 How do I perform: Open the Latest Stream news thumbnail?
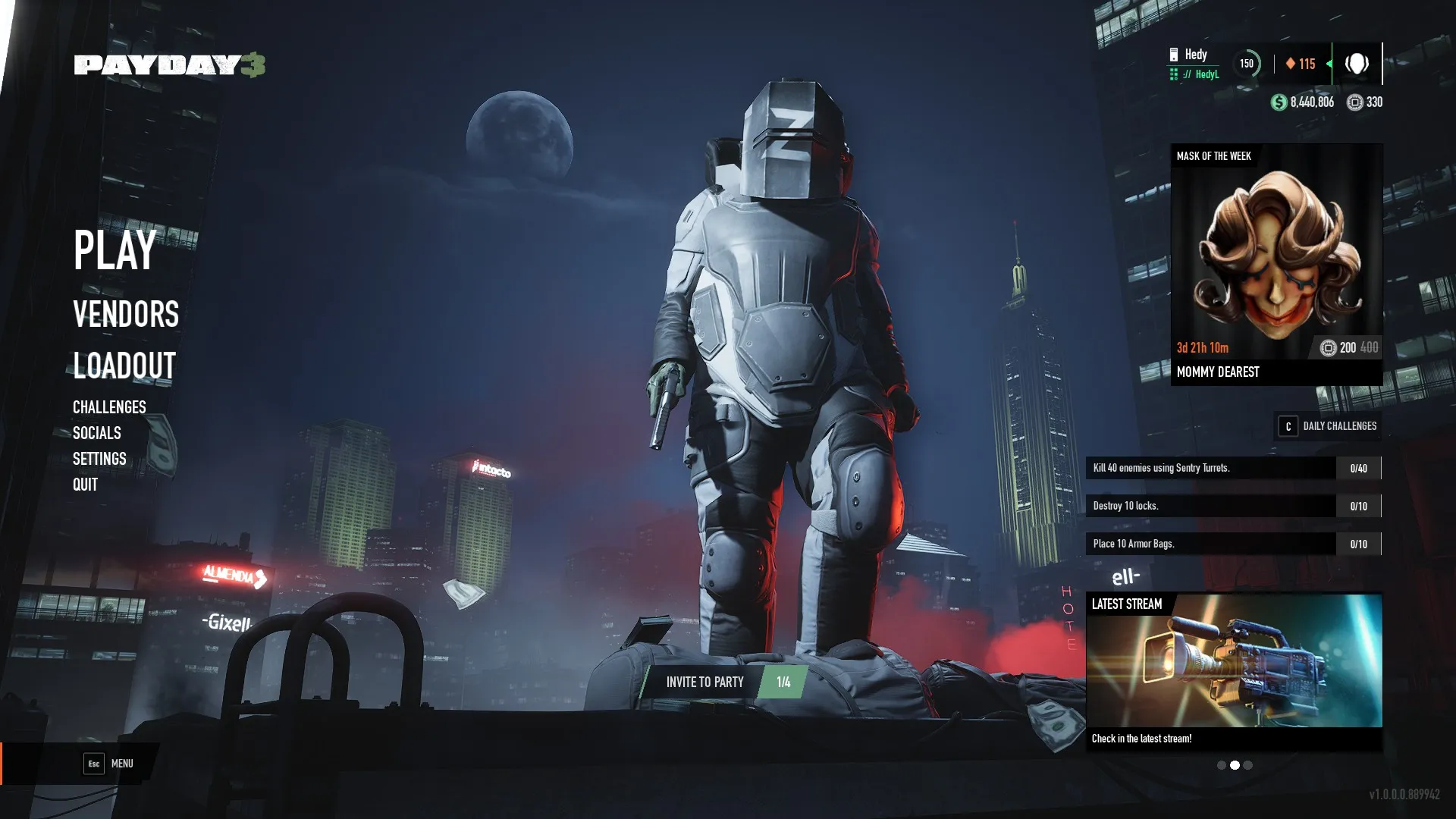(1234, 661)
